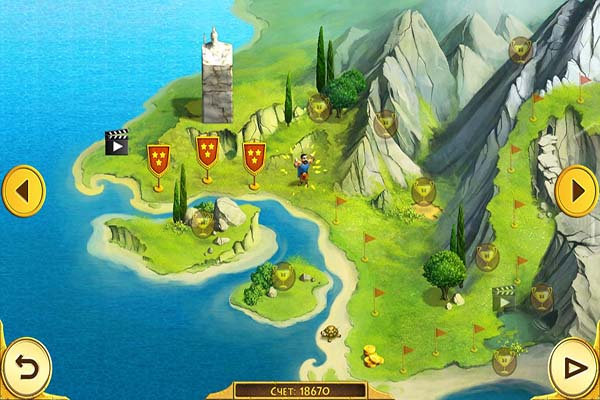Advance to next map page with right arrow
600x400 pixels.
point(576,190)
